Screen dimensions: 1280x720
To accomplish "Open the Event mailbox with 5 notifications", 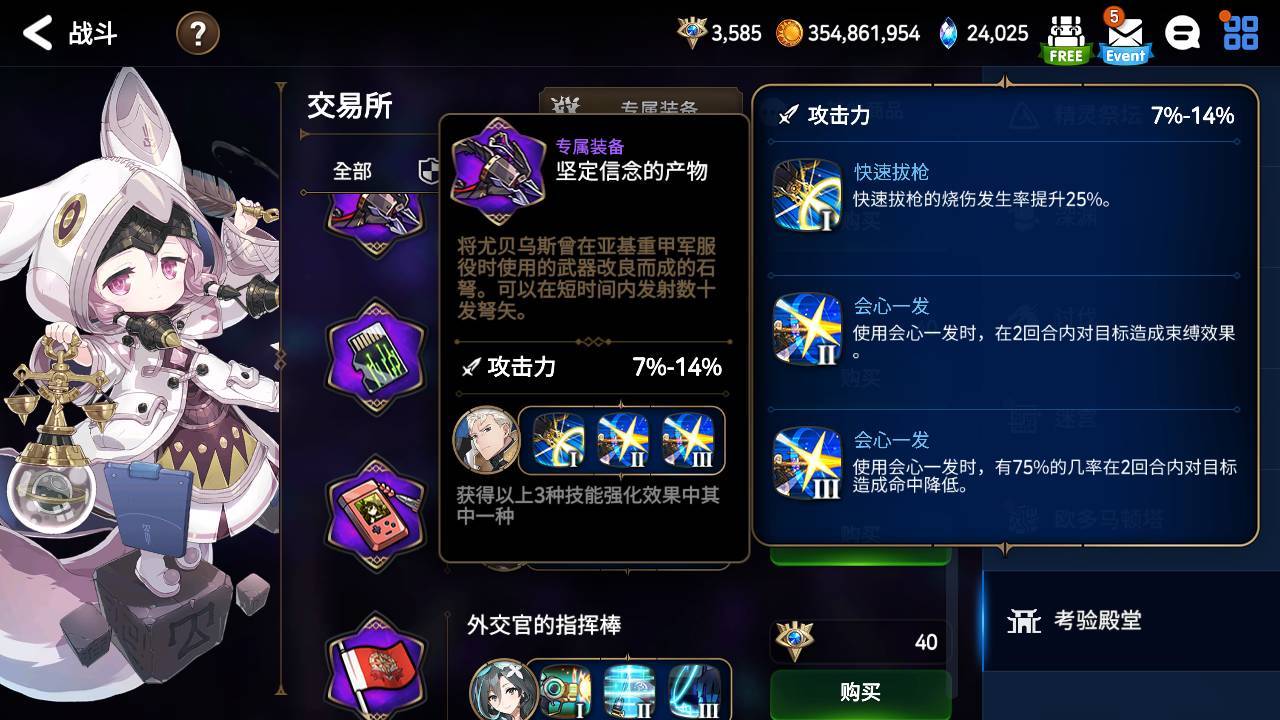I will 1124,33.
